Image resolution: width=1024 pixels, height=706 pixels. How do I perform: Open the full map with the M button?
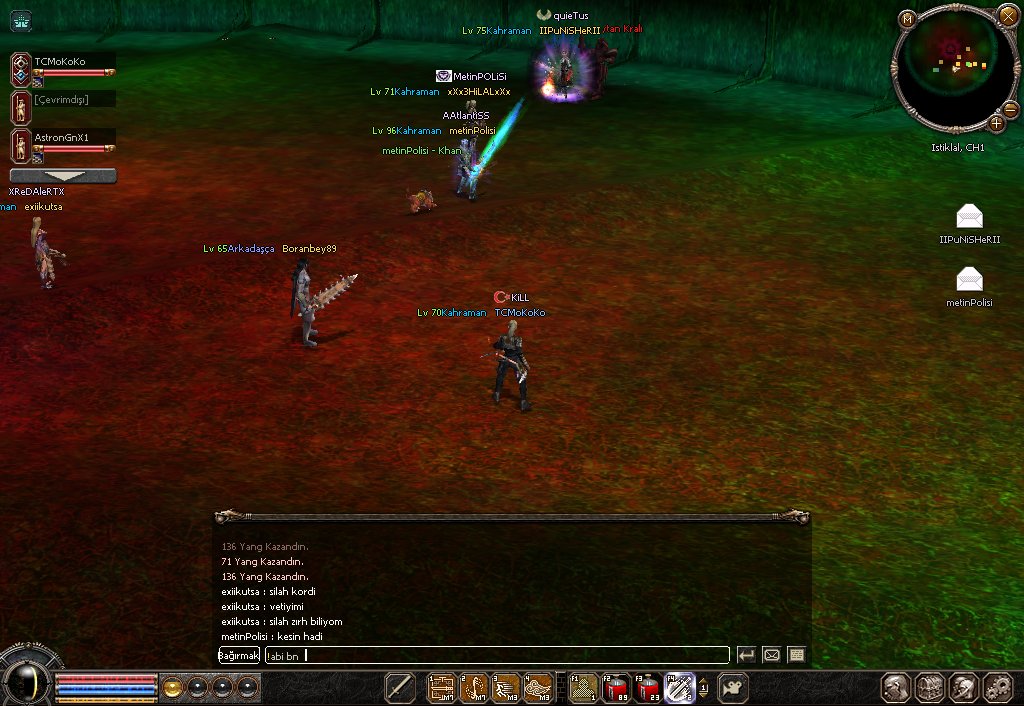tap(907, 19)
